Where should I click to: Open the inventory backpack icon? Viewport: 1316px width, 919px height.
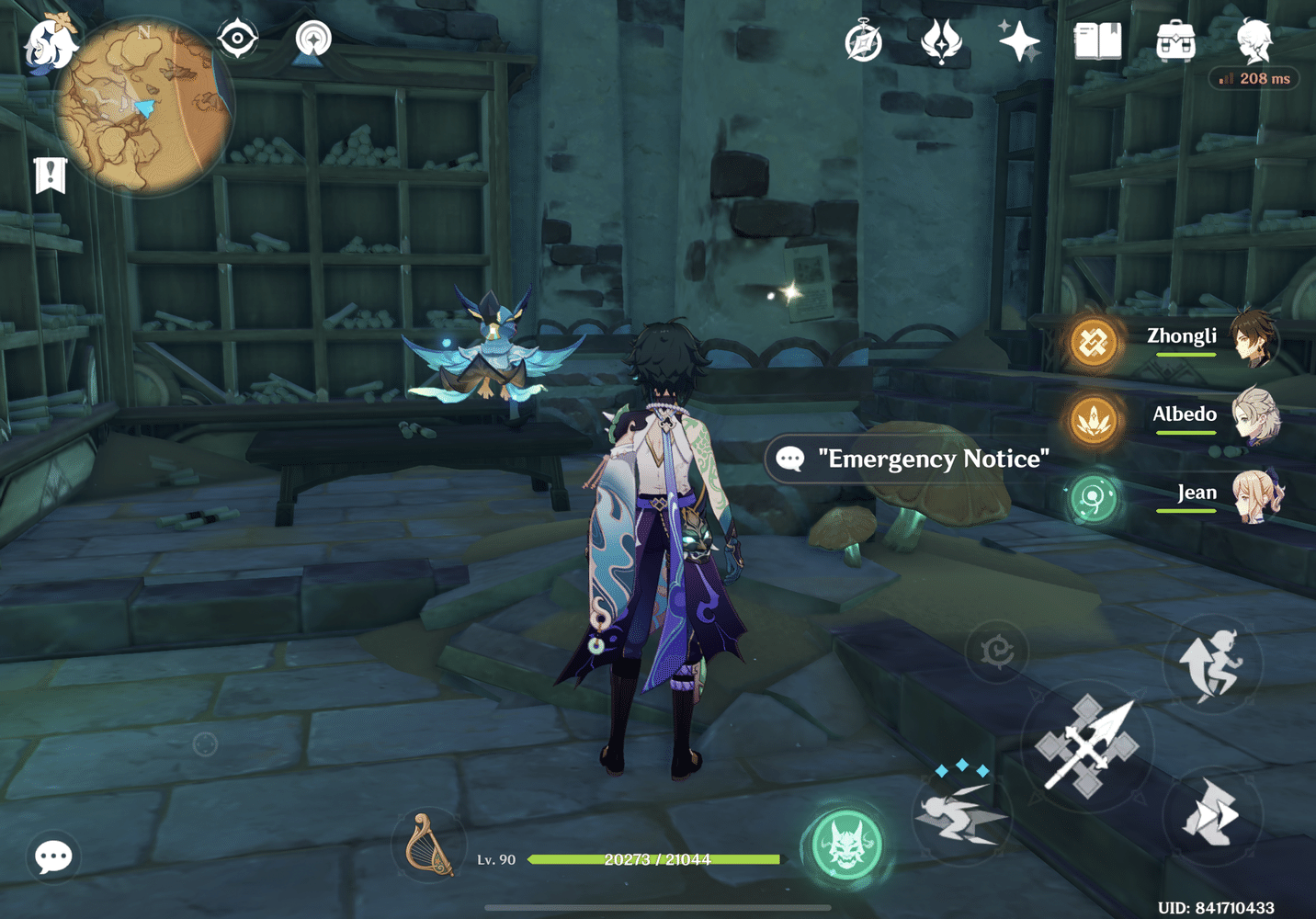1176,40
